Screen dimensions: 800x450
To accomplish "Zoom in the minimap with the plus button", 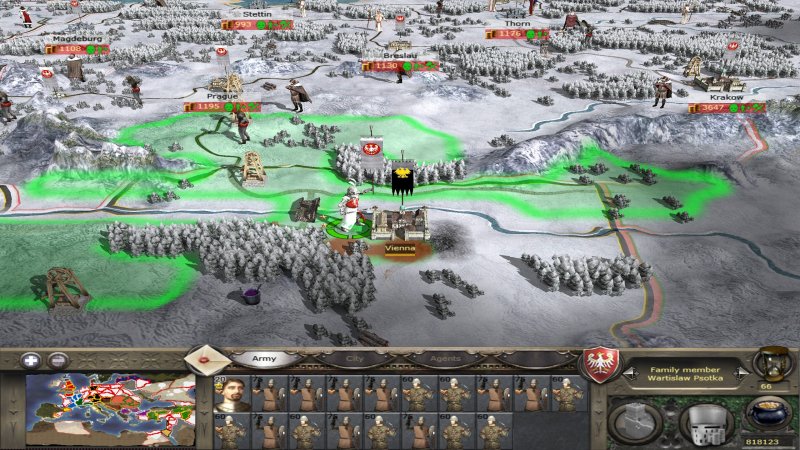I will coord(32,360).
